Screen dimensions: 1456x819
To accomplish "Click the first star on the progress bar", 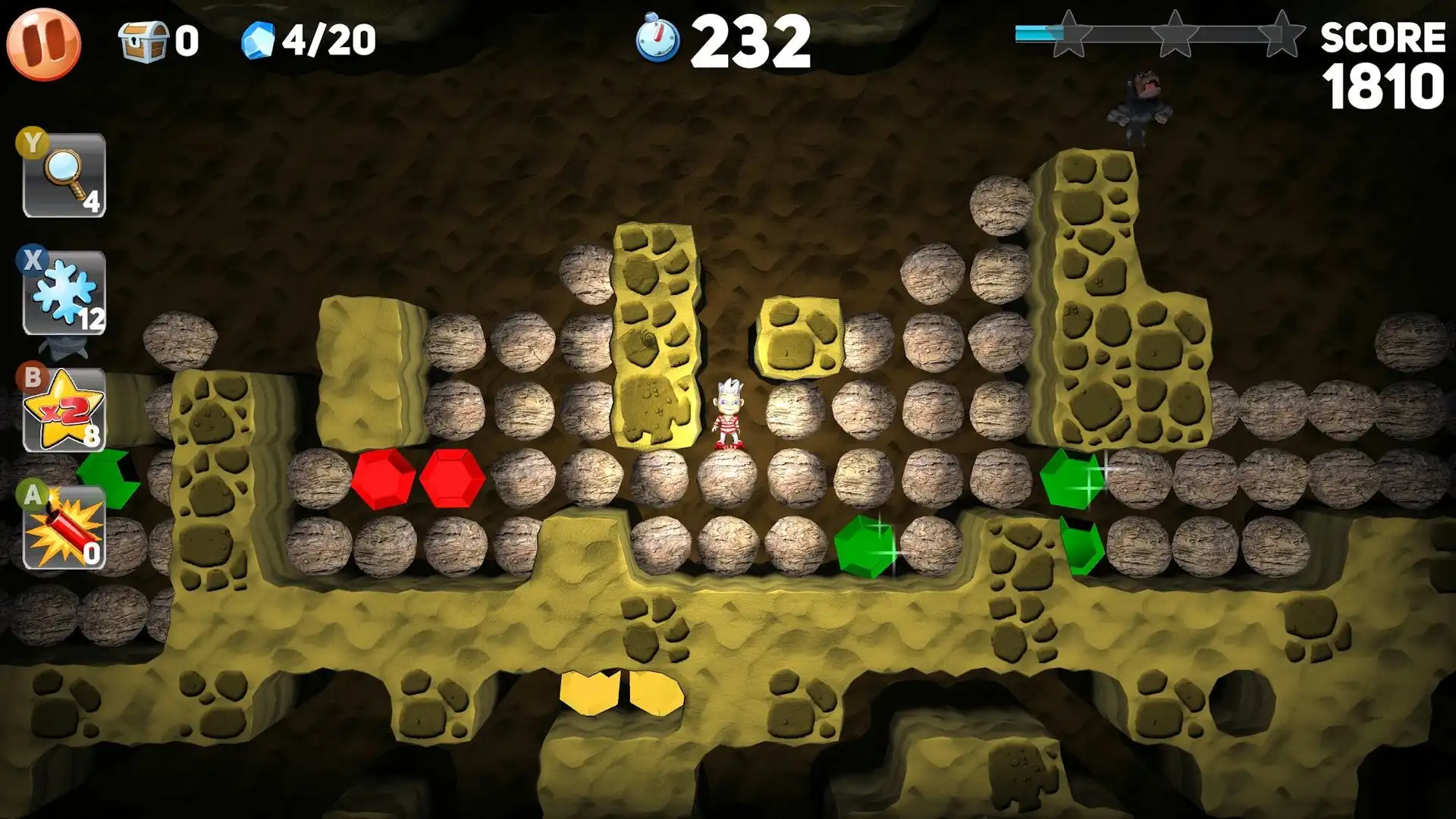I will (1069, 34).
